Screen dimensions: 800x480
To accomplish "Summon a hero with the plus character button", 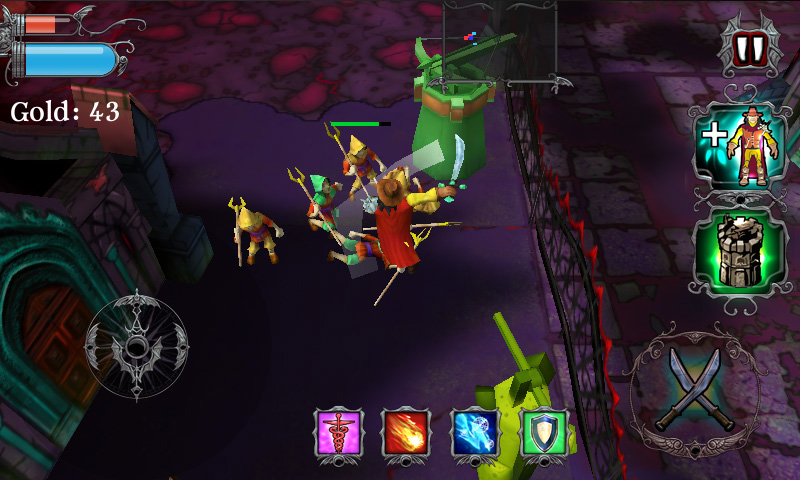I will point(741,146).
